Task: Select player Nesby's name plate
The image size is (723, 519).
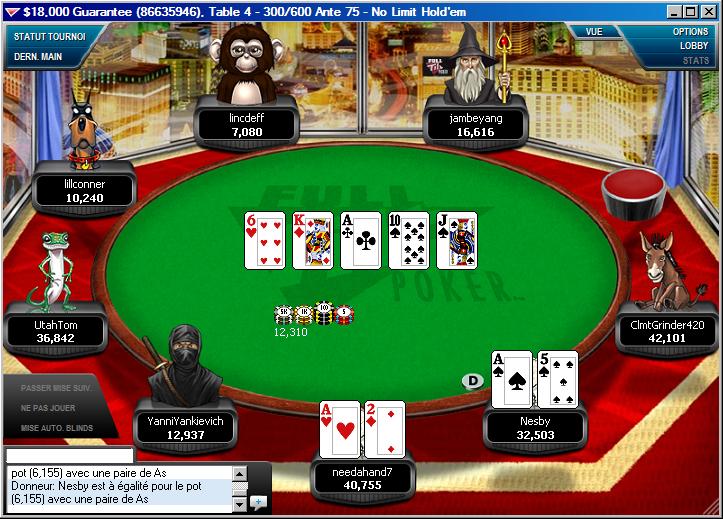Action: [x=534, y=428]
